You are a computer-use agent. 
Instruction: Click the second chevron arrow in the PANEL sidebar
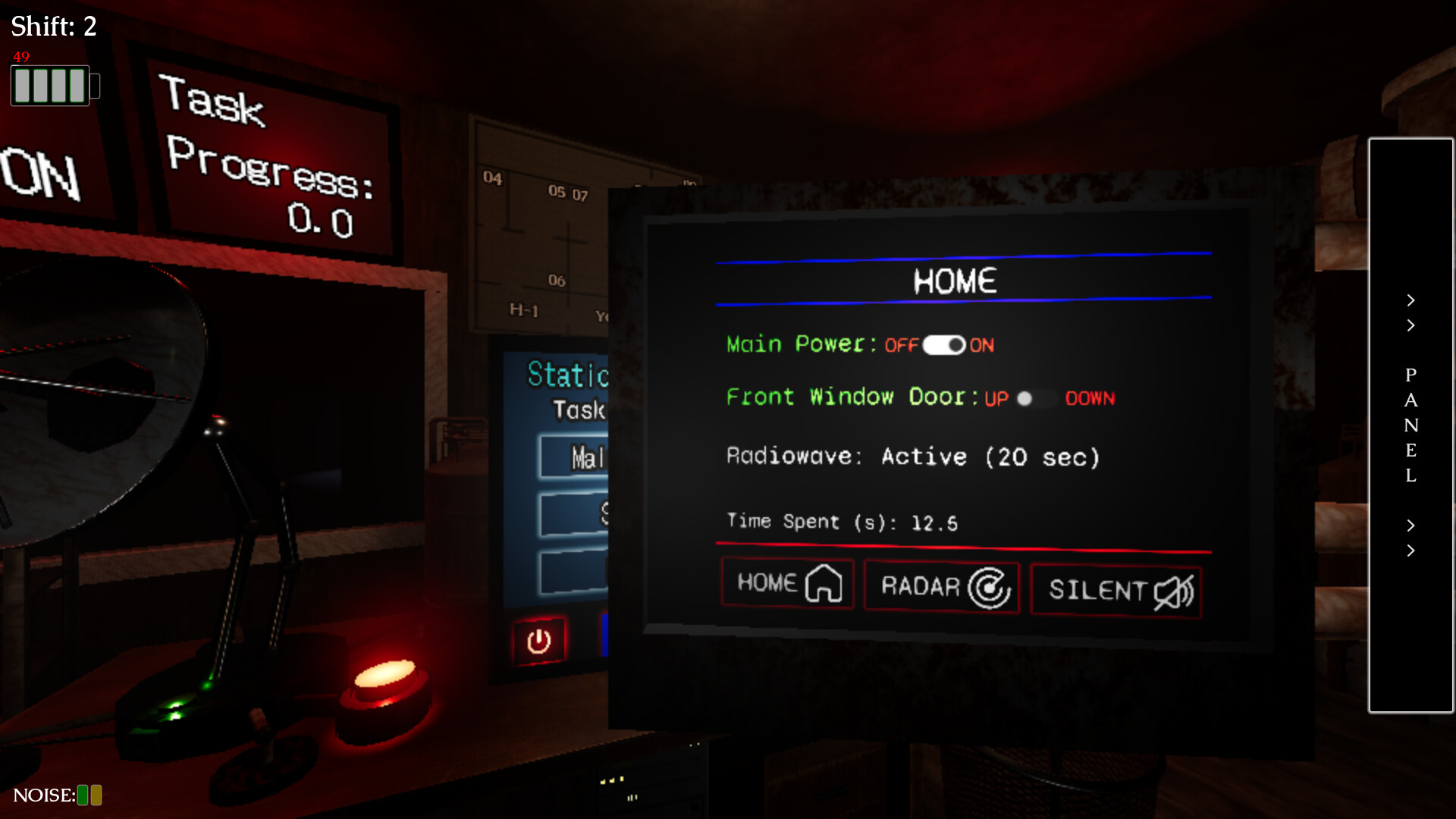tap(1410, 325)
